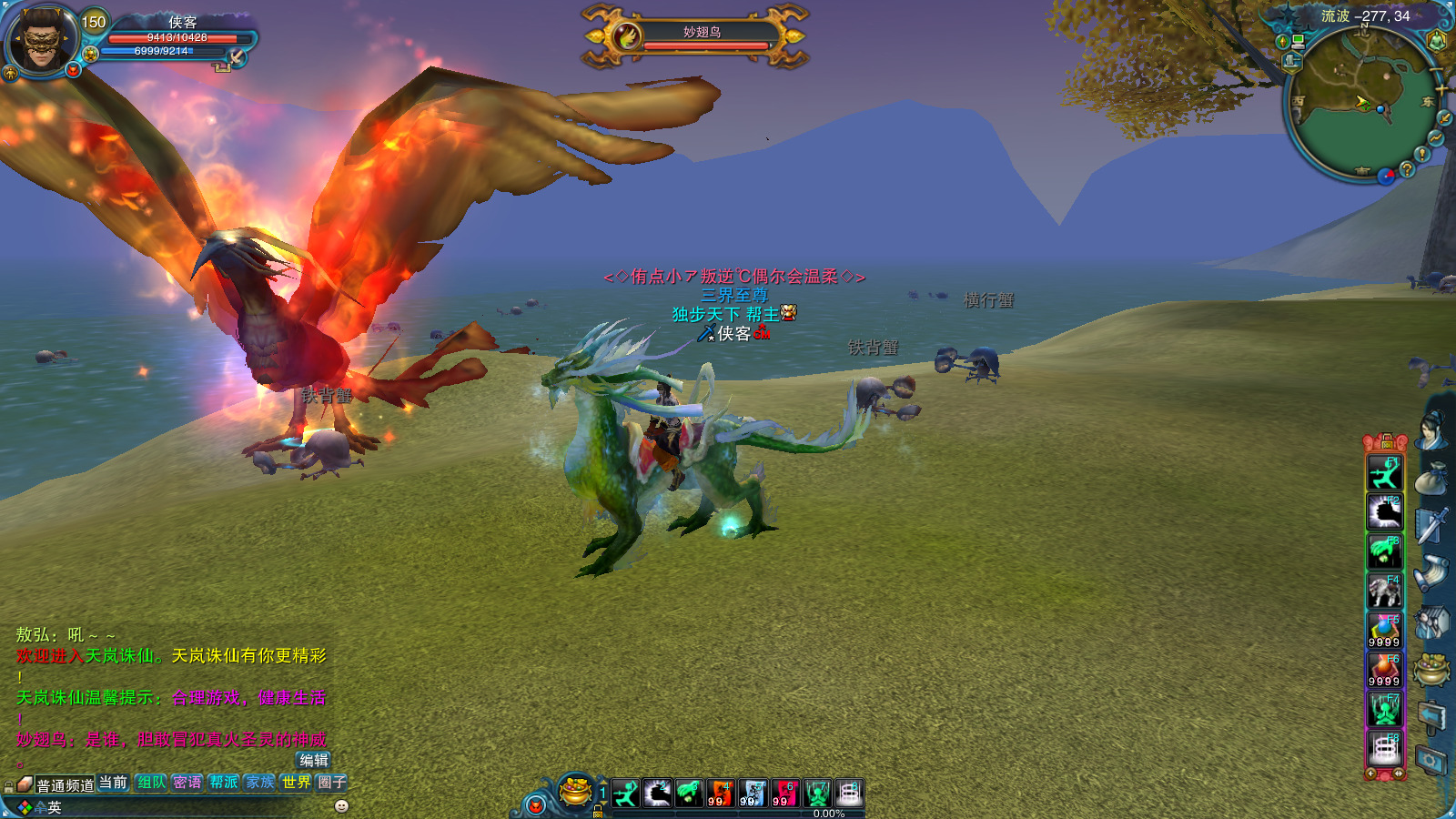Activate the green sword-lunge skill in slot 1
The width and height of the screenshot is (1456, 819).
(x=625, y=794)
